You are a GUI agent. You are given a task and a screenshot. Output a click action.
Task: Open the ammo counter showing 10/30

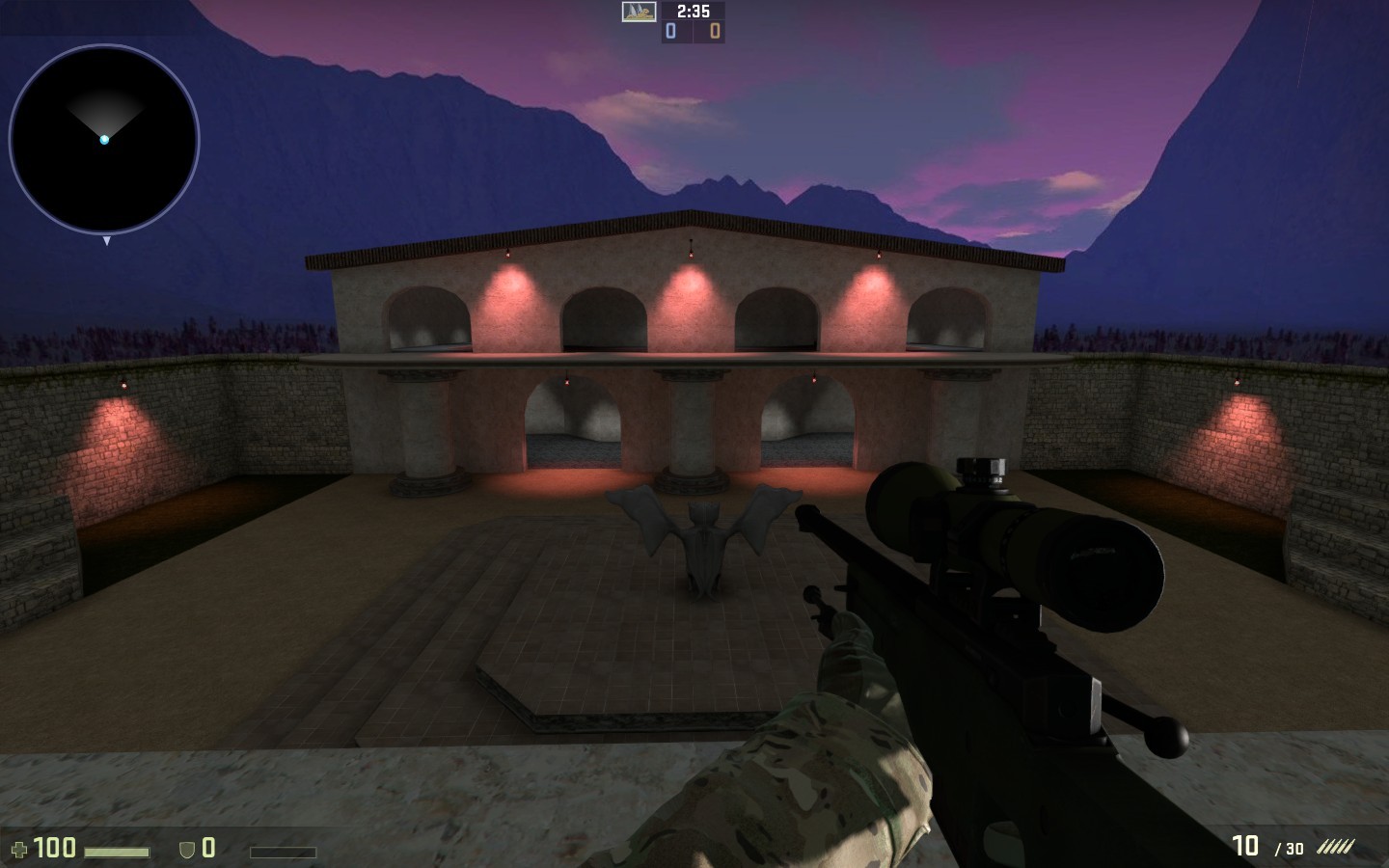(1264, 848)
